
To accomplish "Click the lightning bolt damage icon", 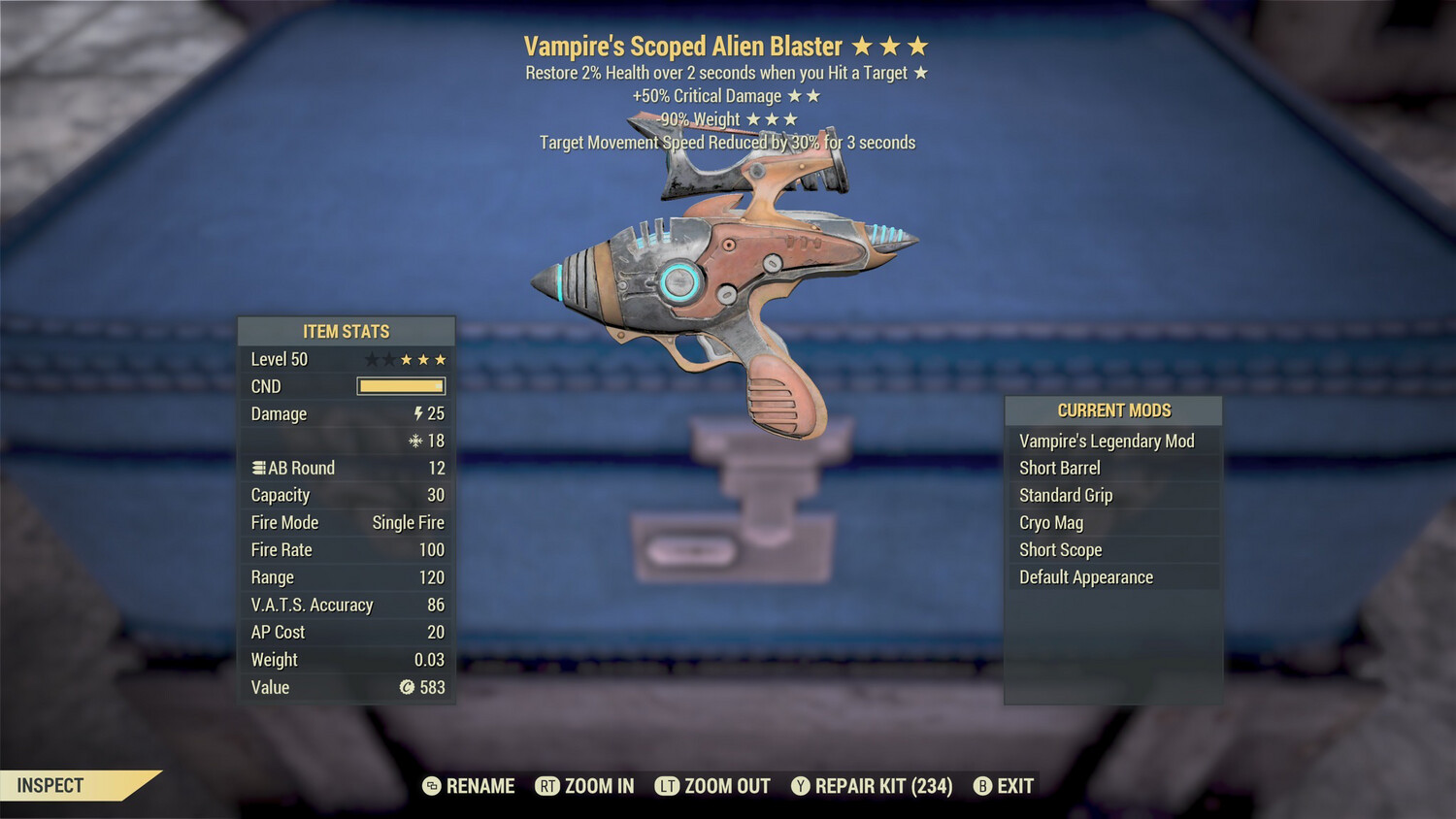I will (417, 413).
